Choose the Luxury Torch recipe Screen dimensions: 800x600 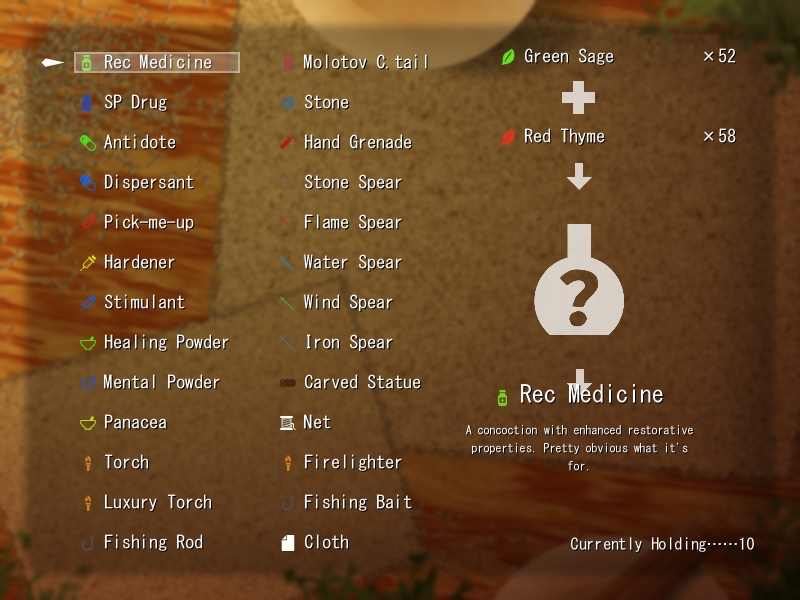[x=157, y=502]
